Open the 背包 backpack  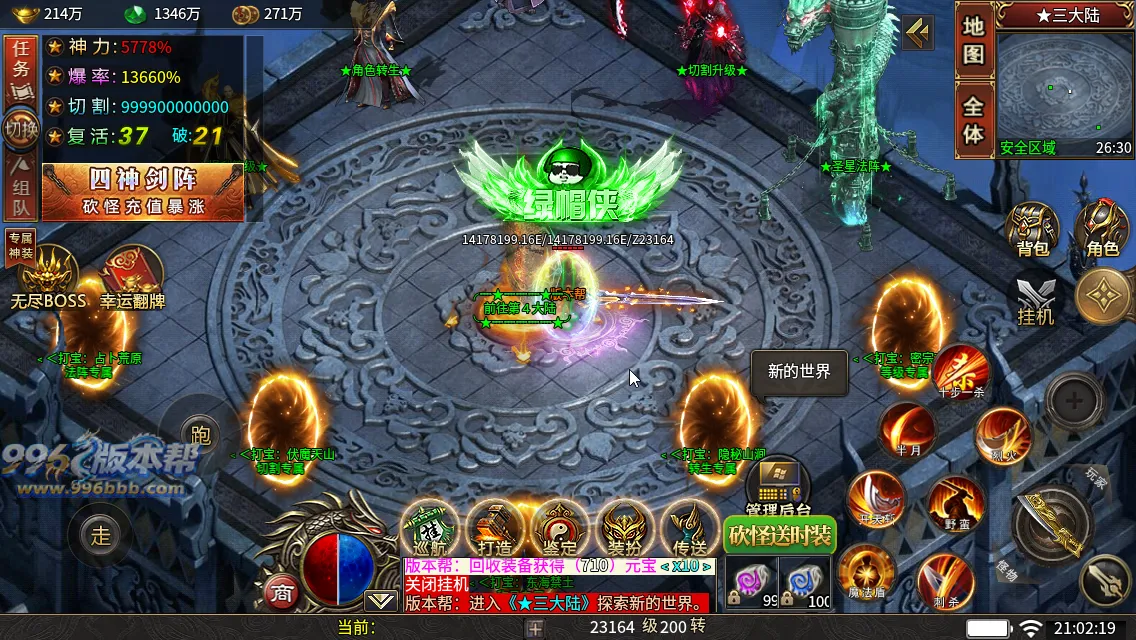click(x=1032, y=229)
